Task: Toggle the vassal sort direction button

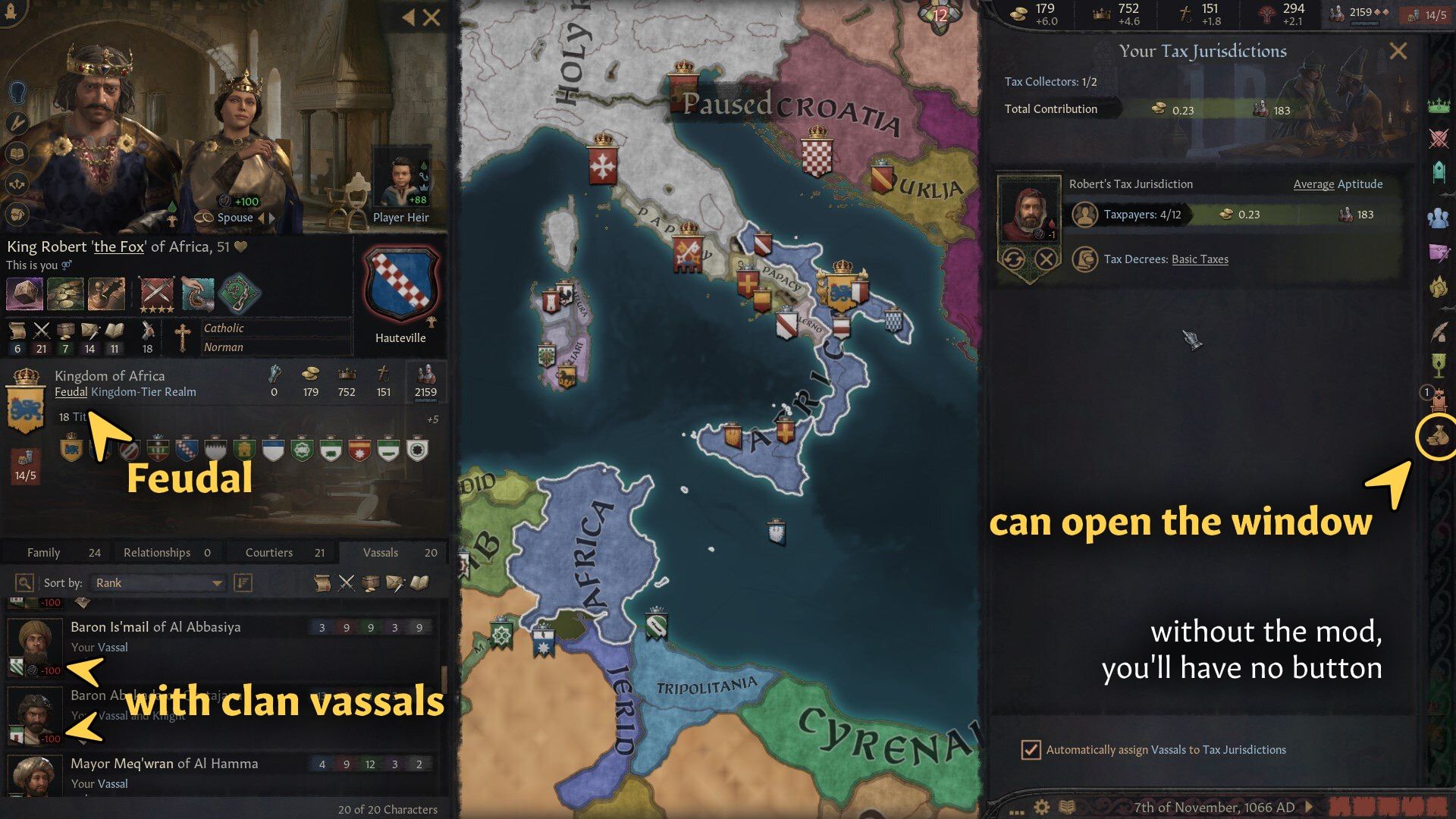Action: (242, 582)
